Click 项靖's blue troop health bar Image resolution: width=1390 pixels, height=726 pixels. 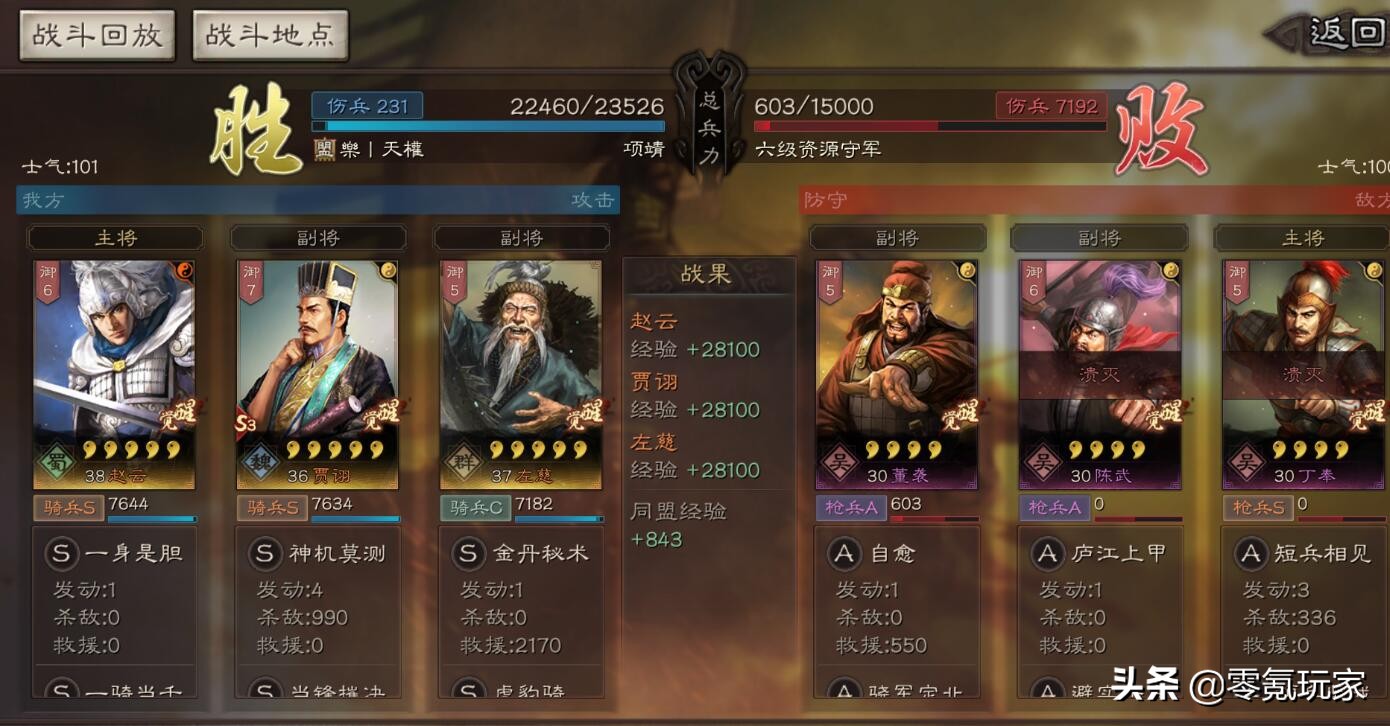[490, 126]
